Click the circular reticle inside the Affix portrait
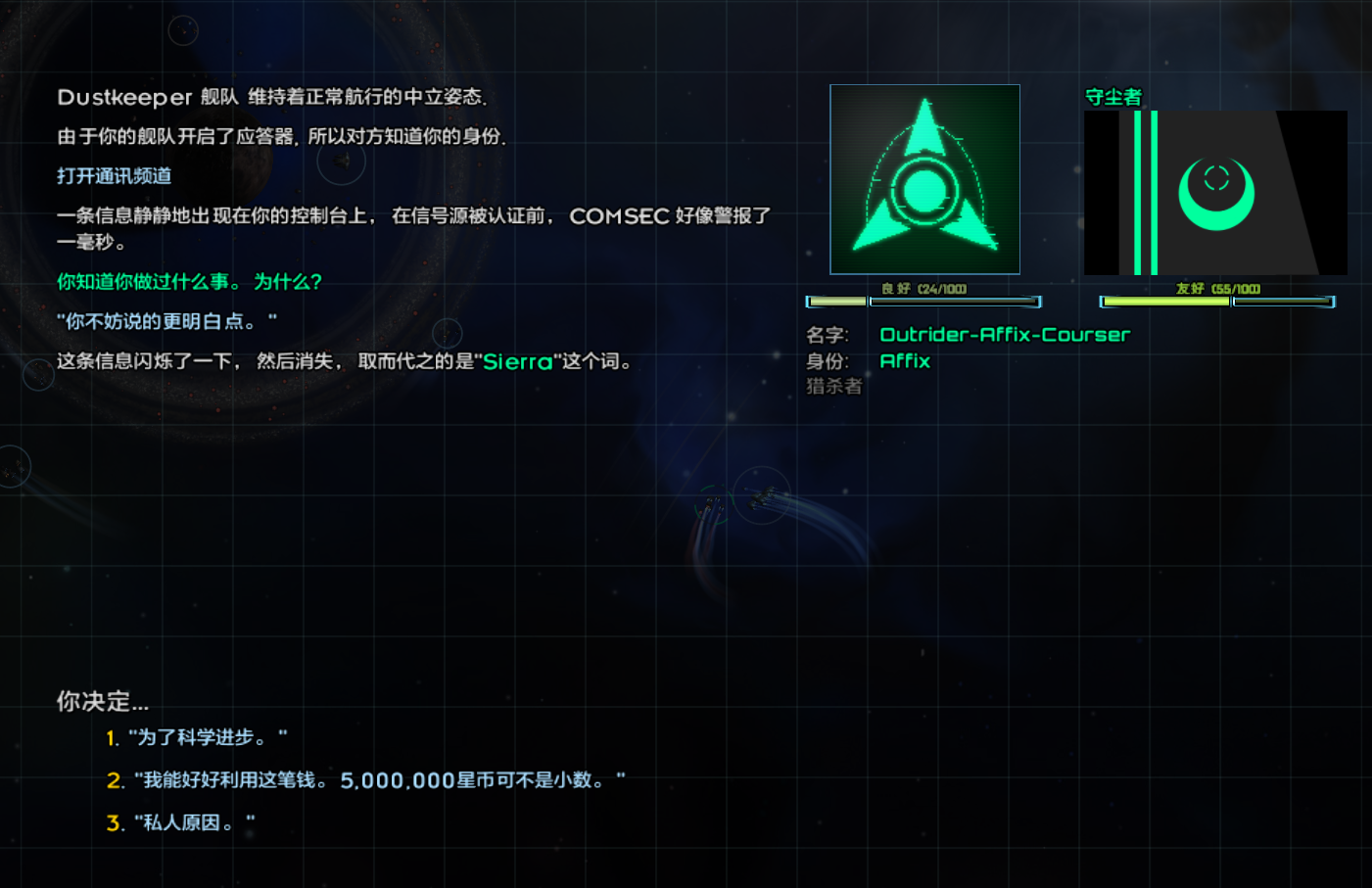 [926, 189]
